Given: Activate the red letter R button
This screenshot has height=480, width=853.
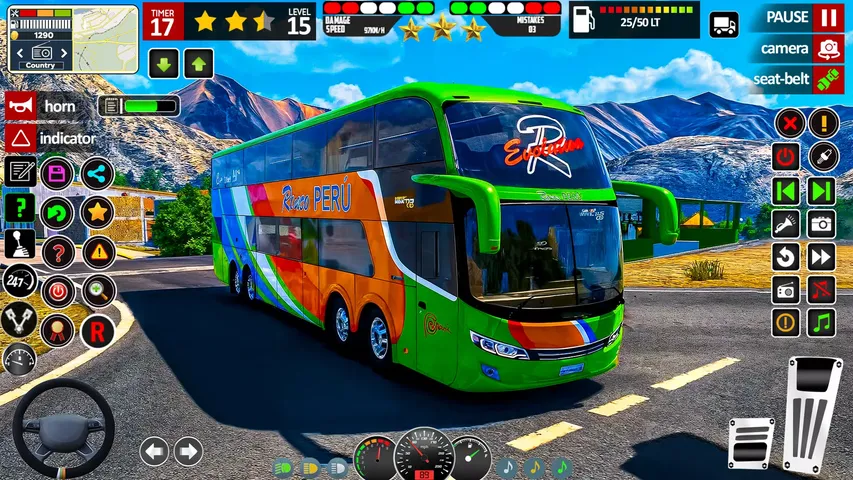Looking at the screenshot, I should point(97,331).
